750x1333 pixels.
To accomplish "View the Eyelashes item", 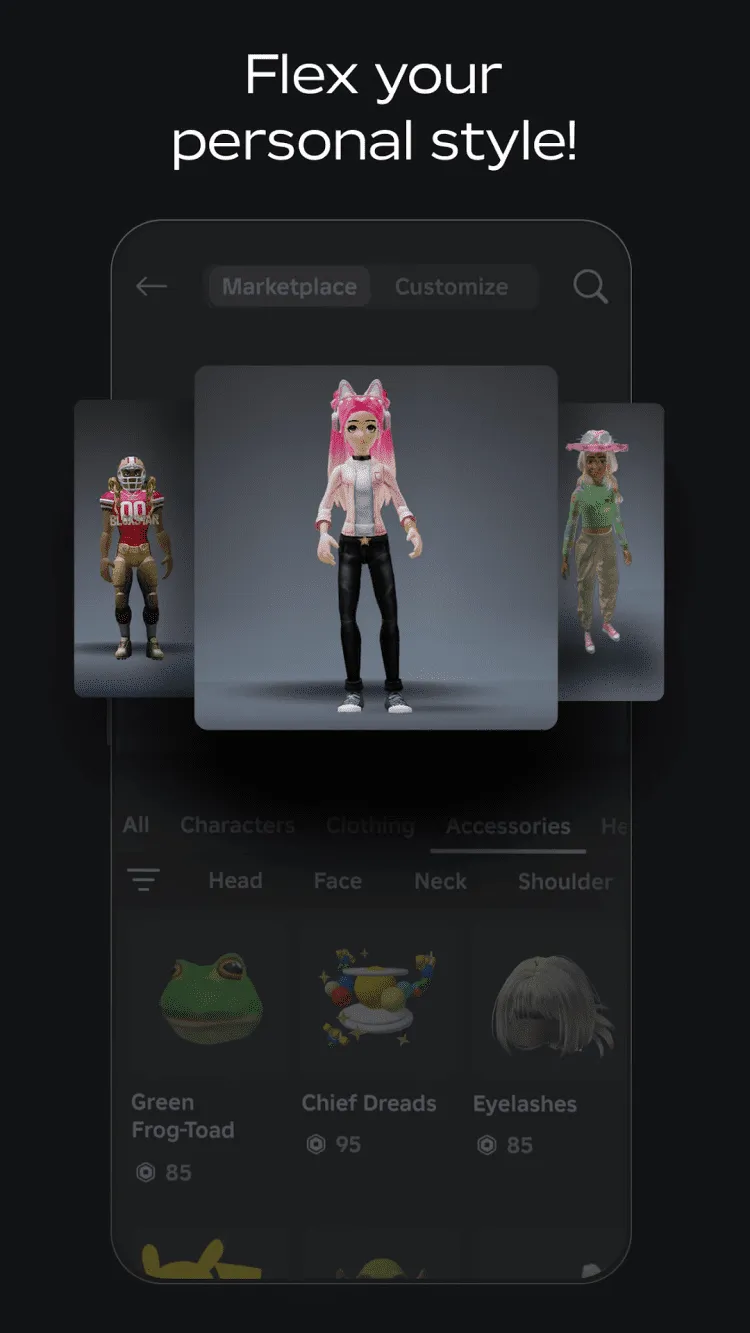I will (545, 1040).
